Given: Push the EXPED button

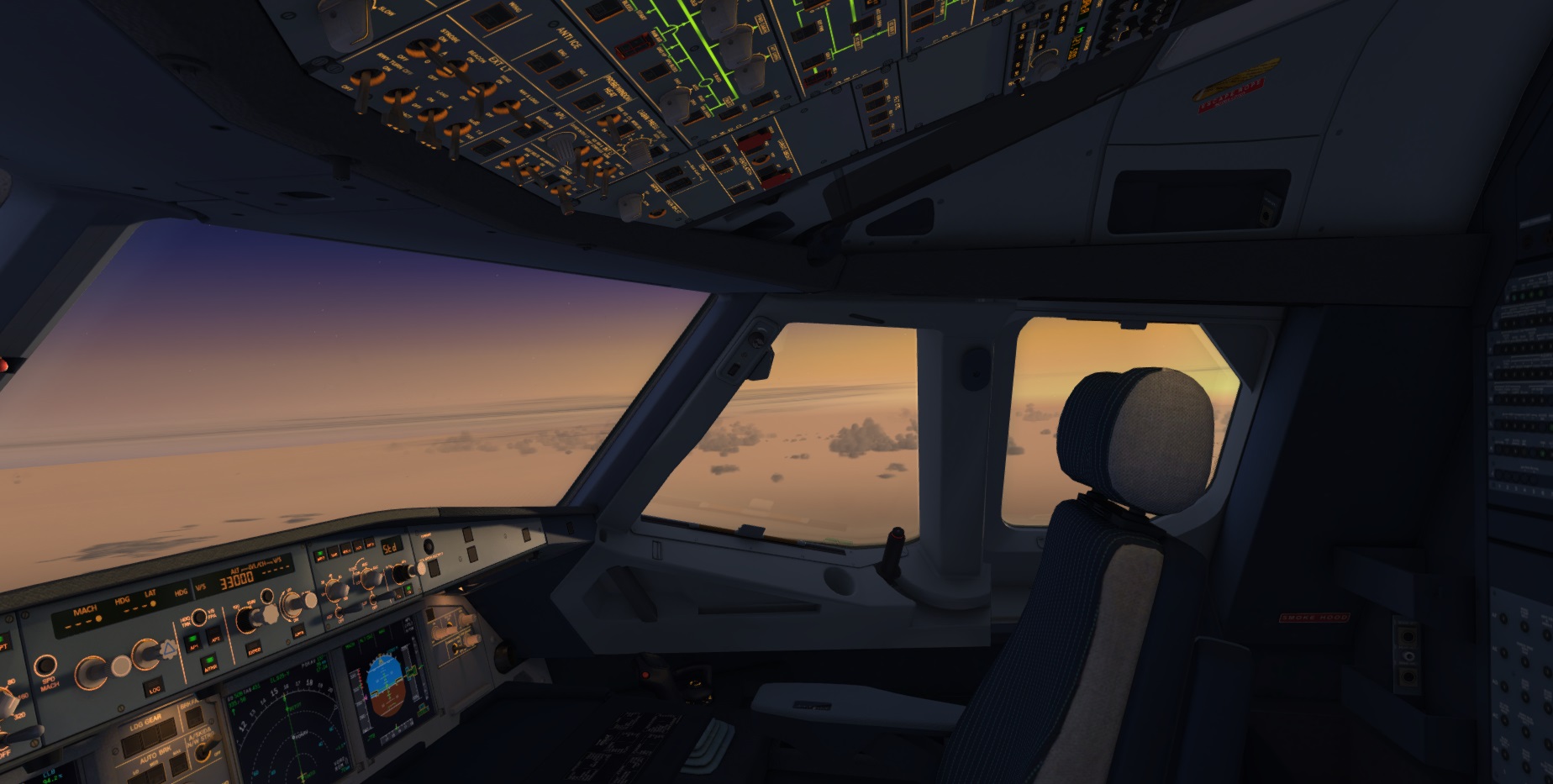Looking at the screenshot, I should 255,650.
